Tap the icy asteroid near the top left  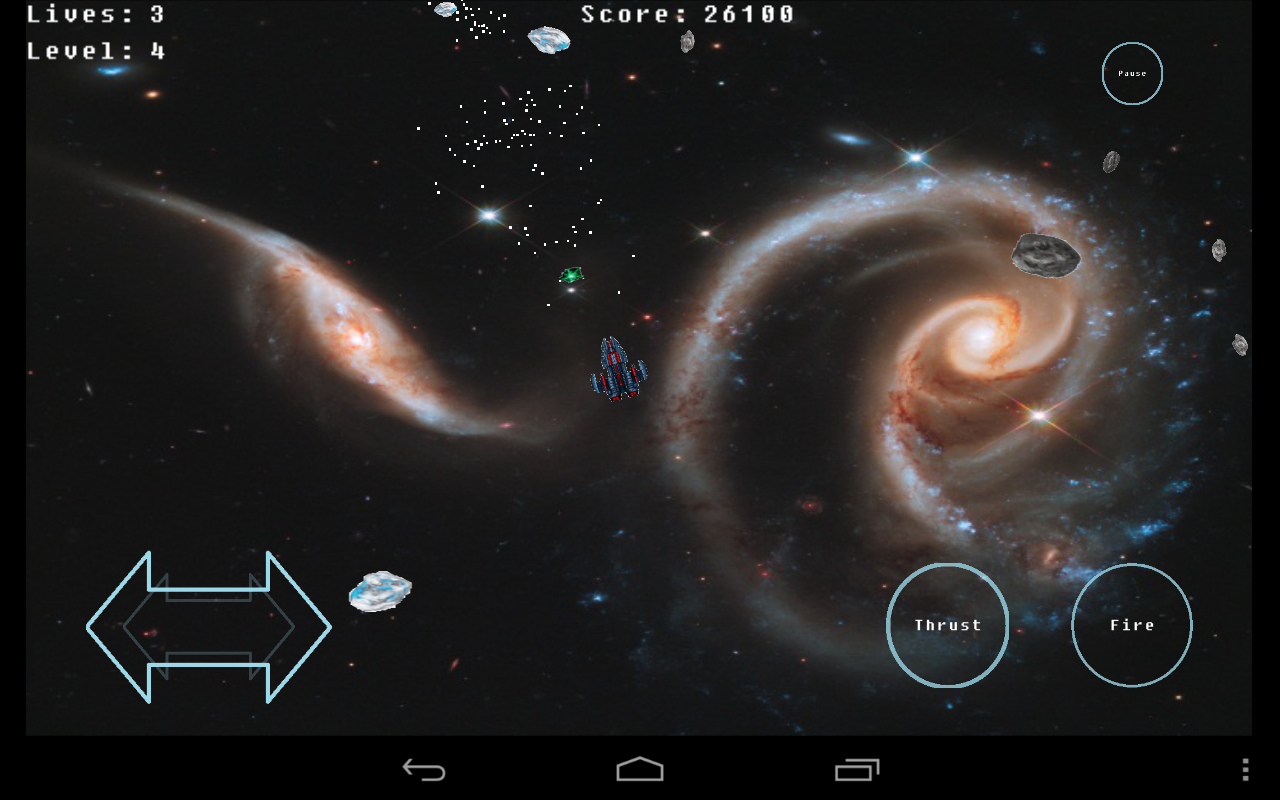pos(548,37)
